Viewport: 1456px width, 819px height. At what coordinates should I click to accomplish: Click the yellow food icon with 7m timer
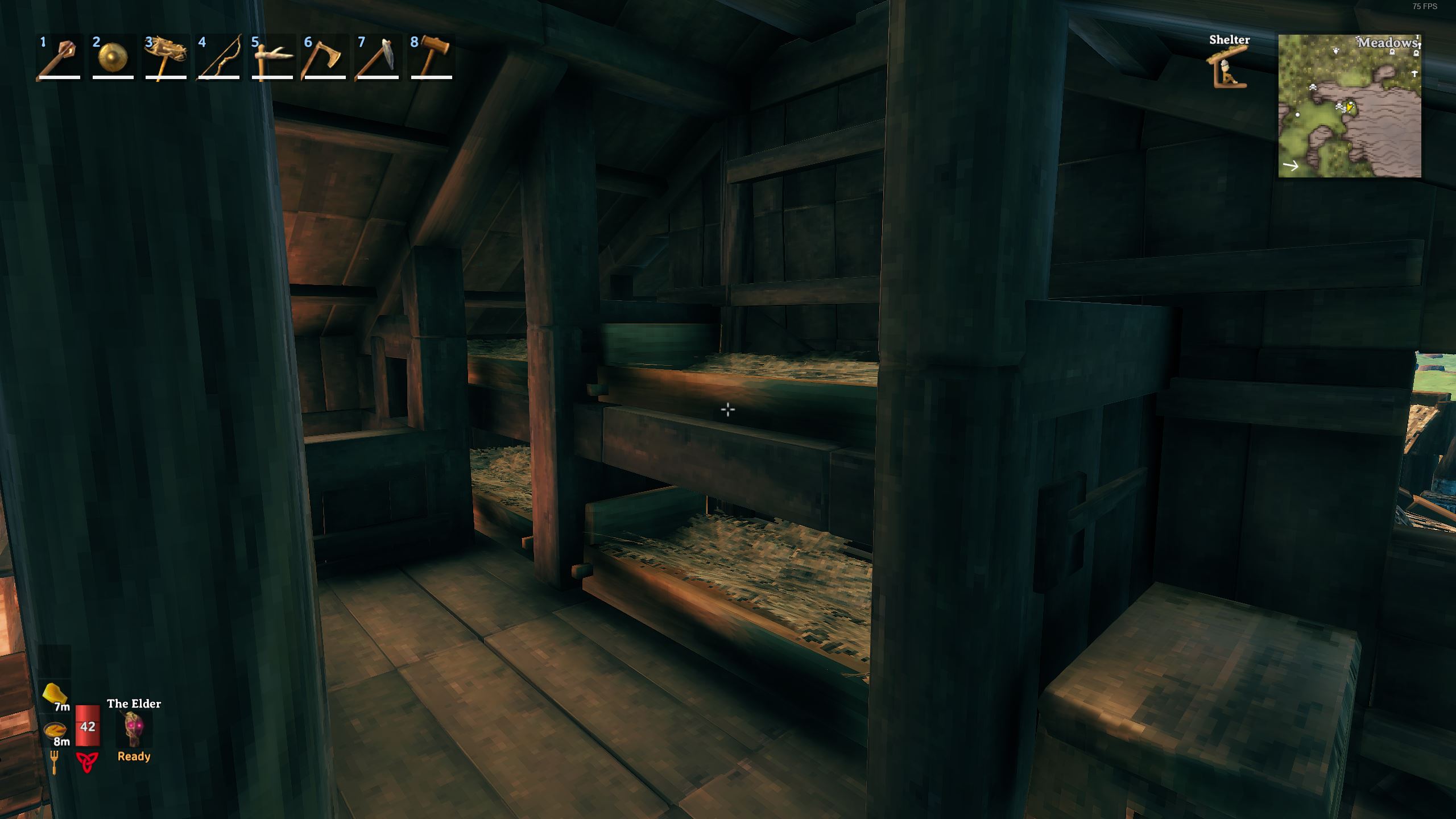[x=55, y=694]
